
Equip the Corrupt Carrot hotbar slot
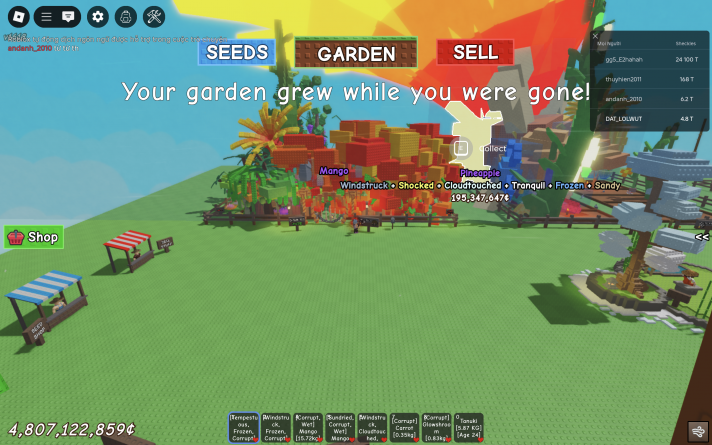(404, 428)
